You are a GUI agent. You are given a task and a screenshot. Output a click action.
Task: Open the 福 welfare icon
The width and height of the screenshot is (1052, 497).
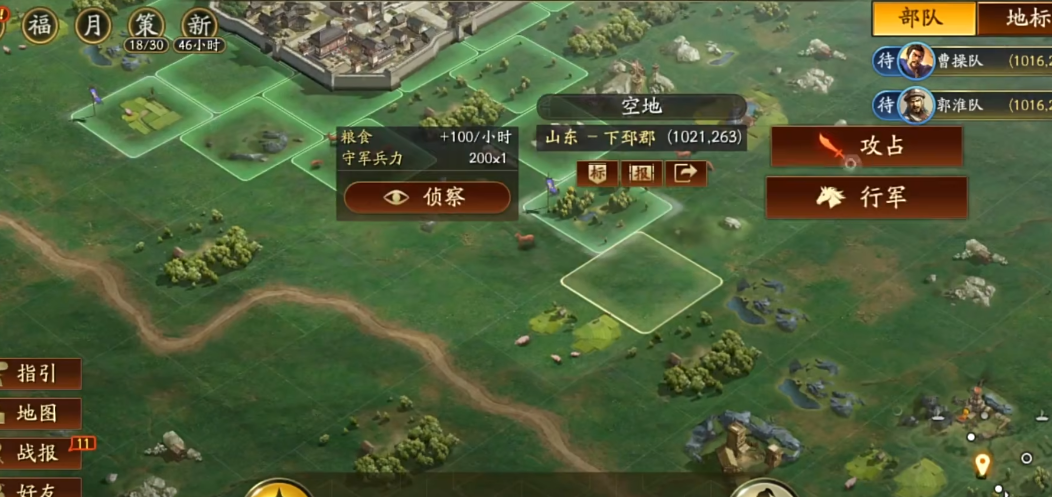click(x=42, y=24)
